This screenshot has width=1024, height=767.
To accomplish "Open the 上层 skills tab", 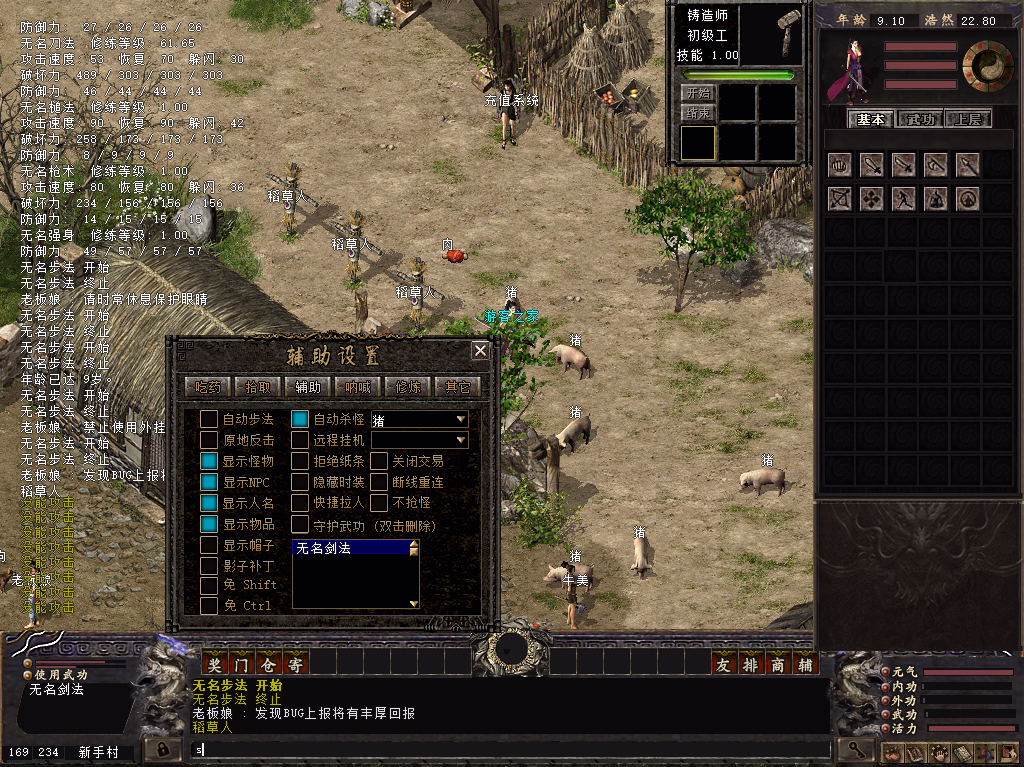I will [x=967, y=119].
